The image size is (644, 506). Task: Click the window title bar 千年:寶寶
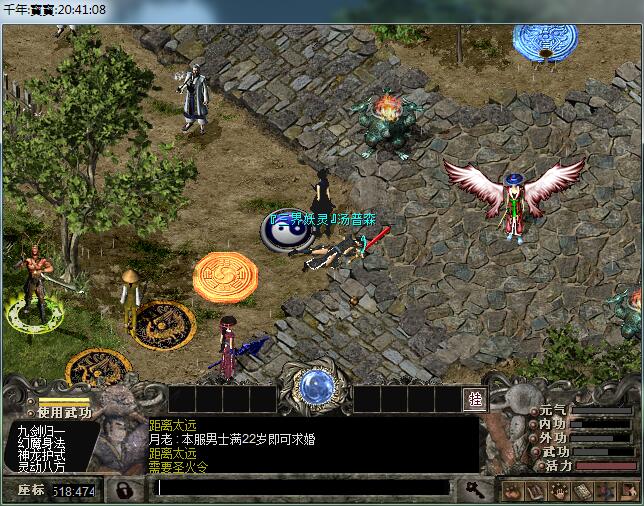[x=56, y=9]
